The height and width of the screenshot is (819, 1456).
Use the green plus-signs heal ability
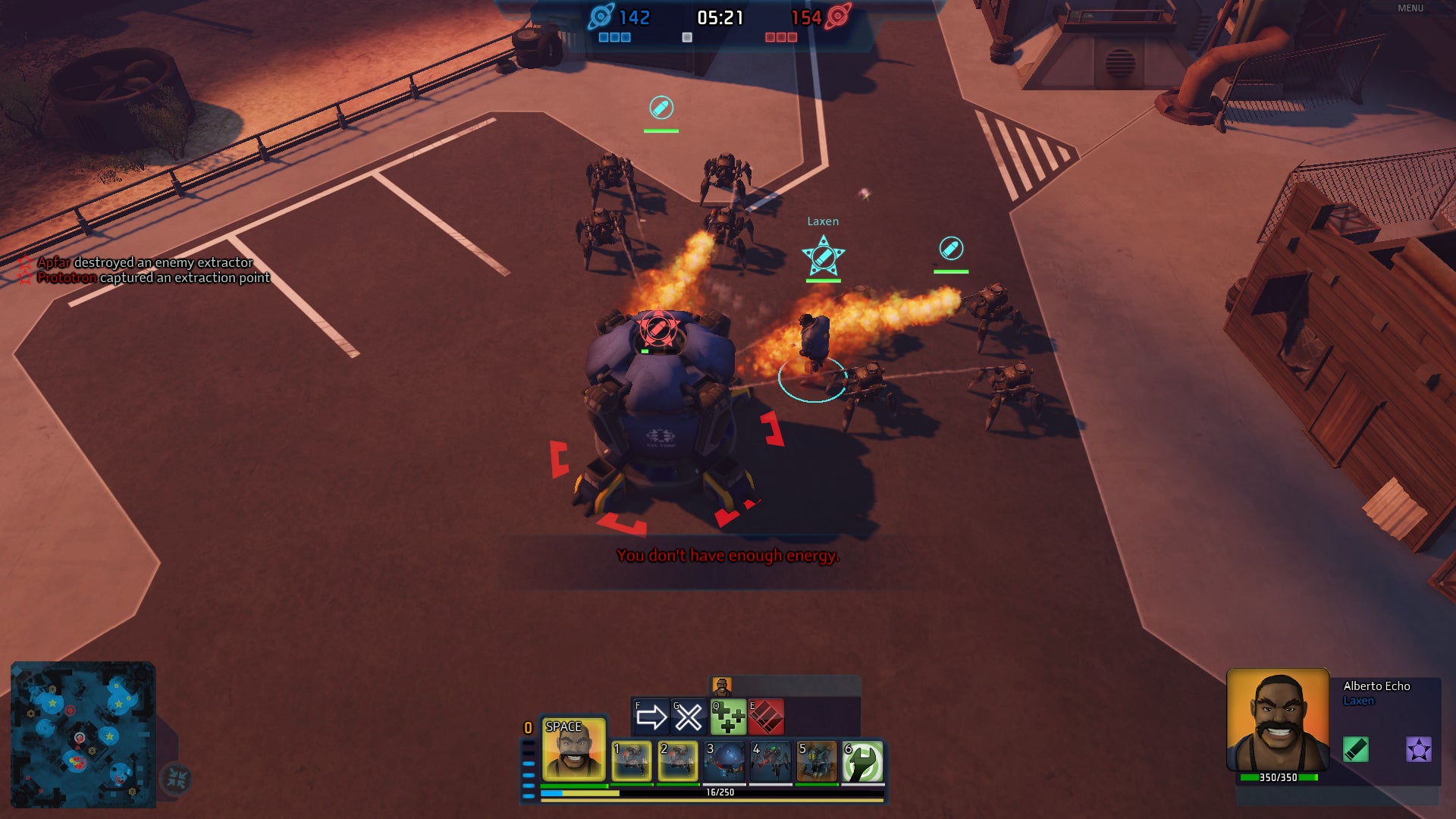point(728,717)
